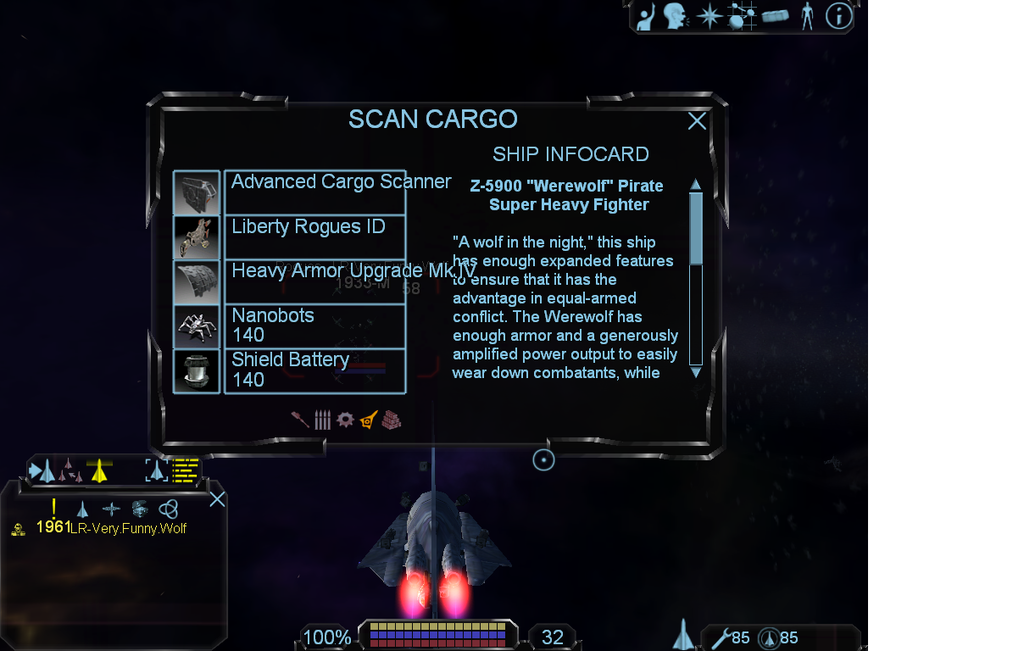Screen dimensions: 1024x651
Task: Select LR-Very.Funny.Wolf in the contact list
Action: (x=127, y=528)
